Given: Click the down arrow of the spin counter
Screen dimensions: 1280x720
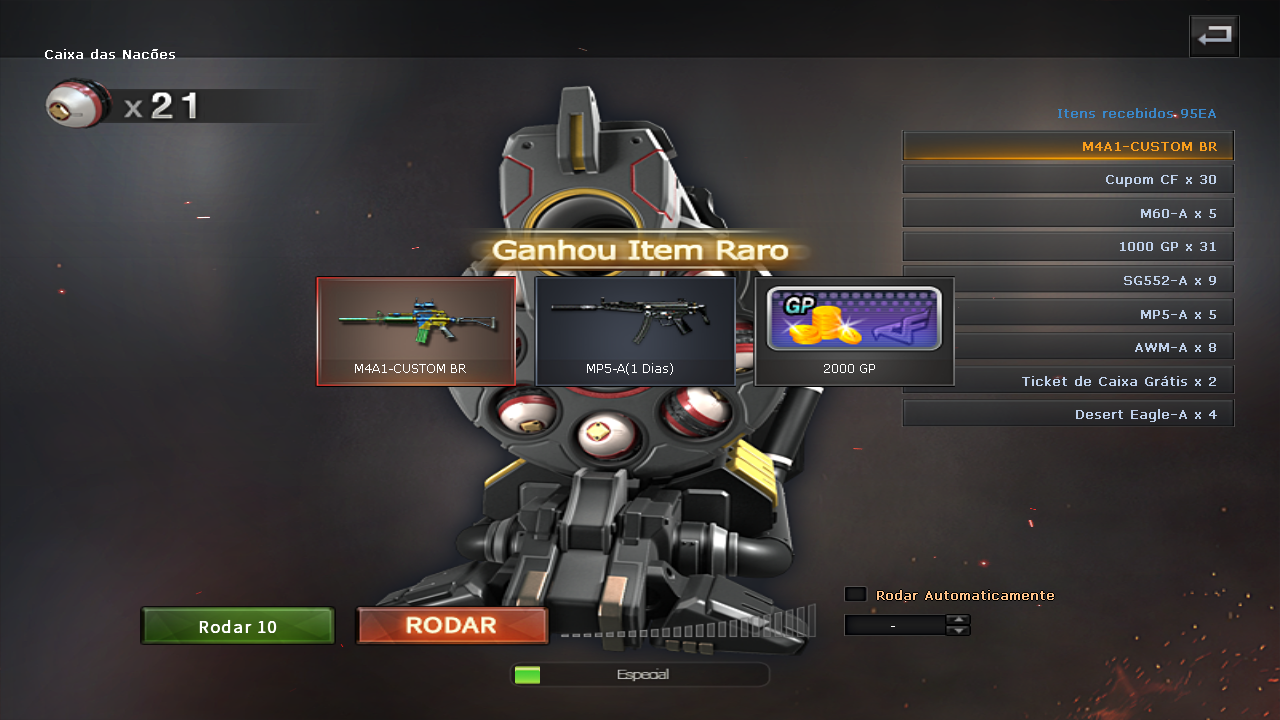Looking at the screenshot, I should [958, 630].
